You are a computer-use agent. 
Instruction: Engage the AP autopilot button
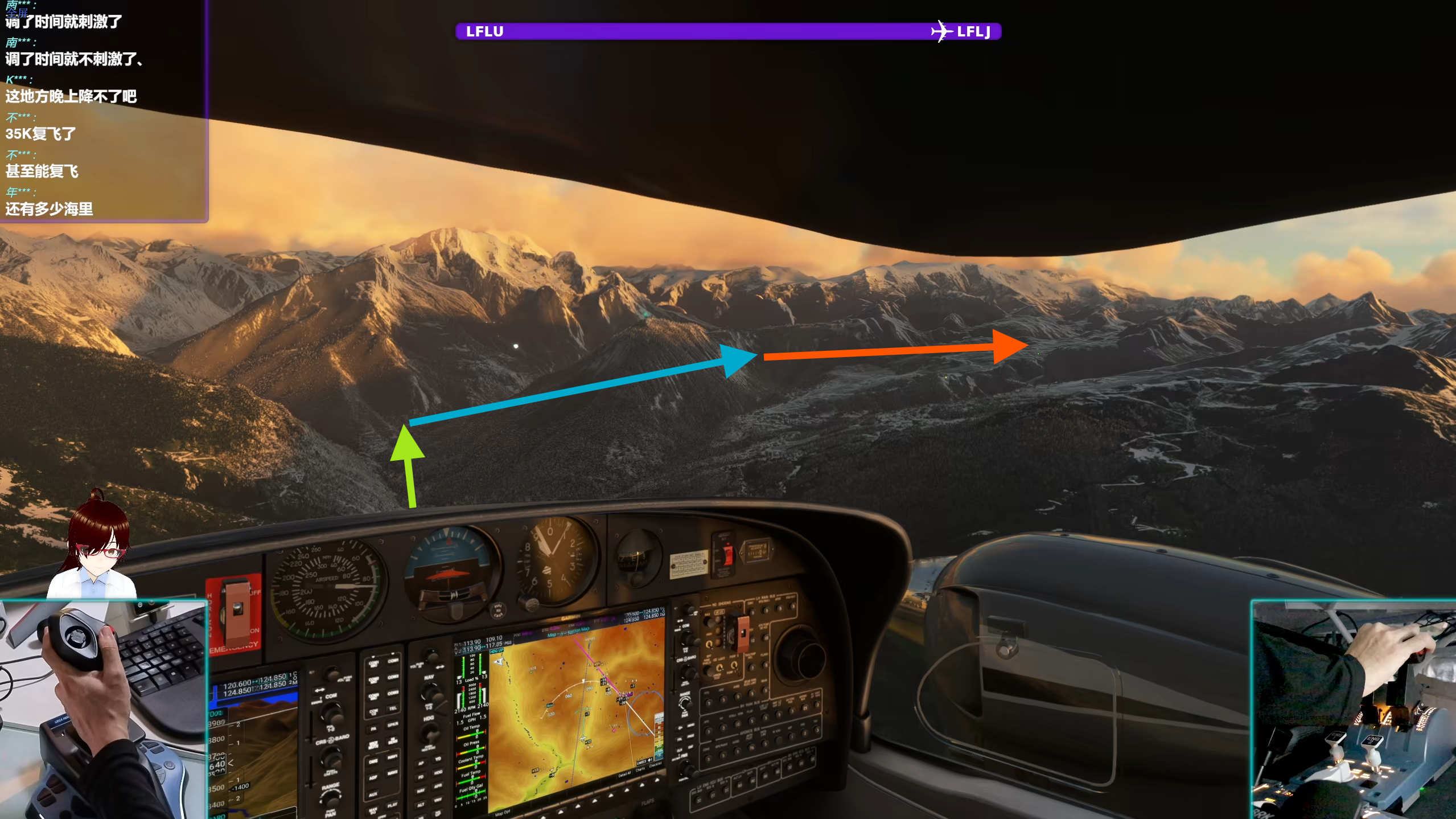tap(421, 764)
